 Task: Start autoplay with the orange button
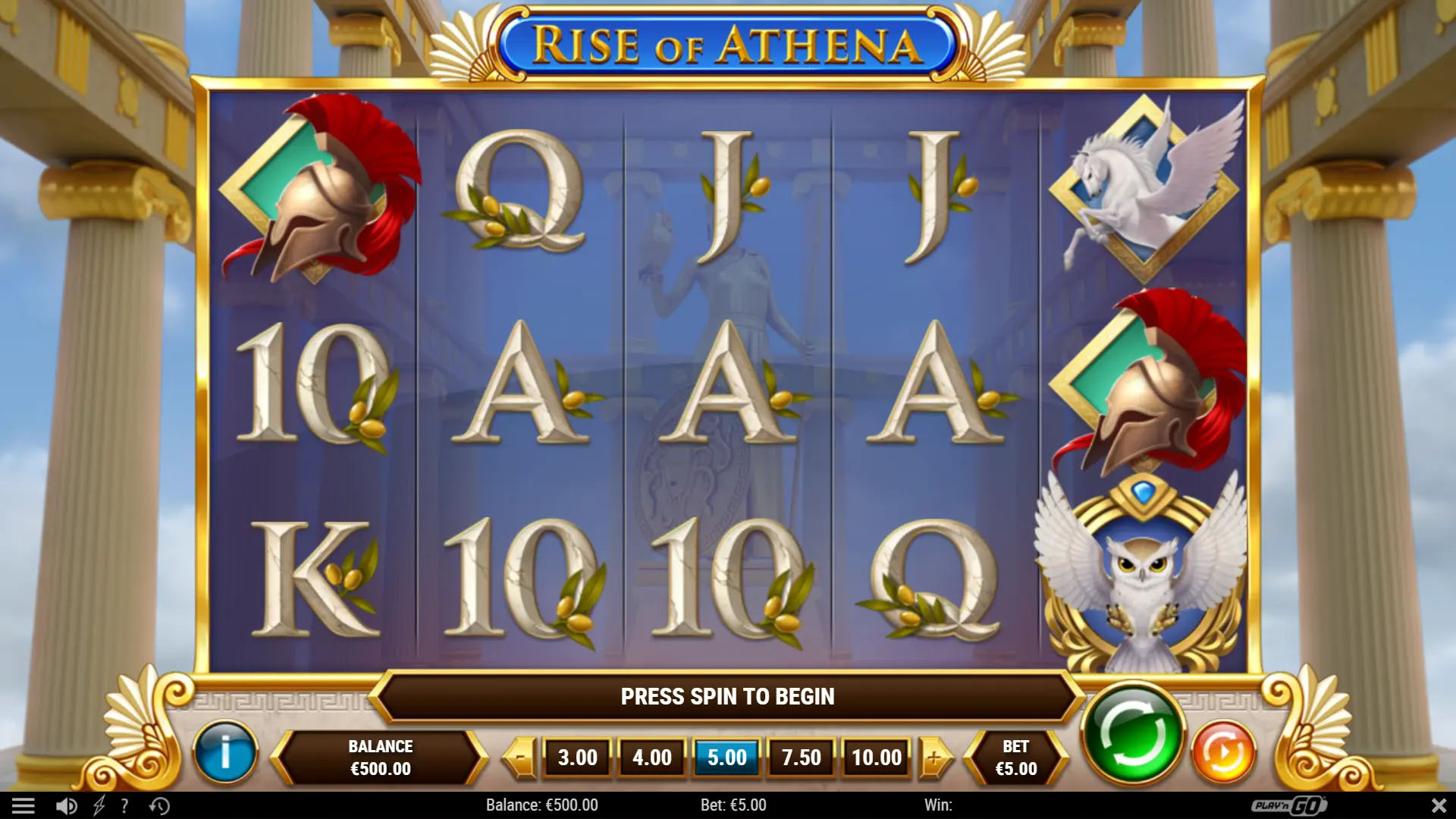(1223, 753)
